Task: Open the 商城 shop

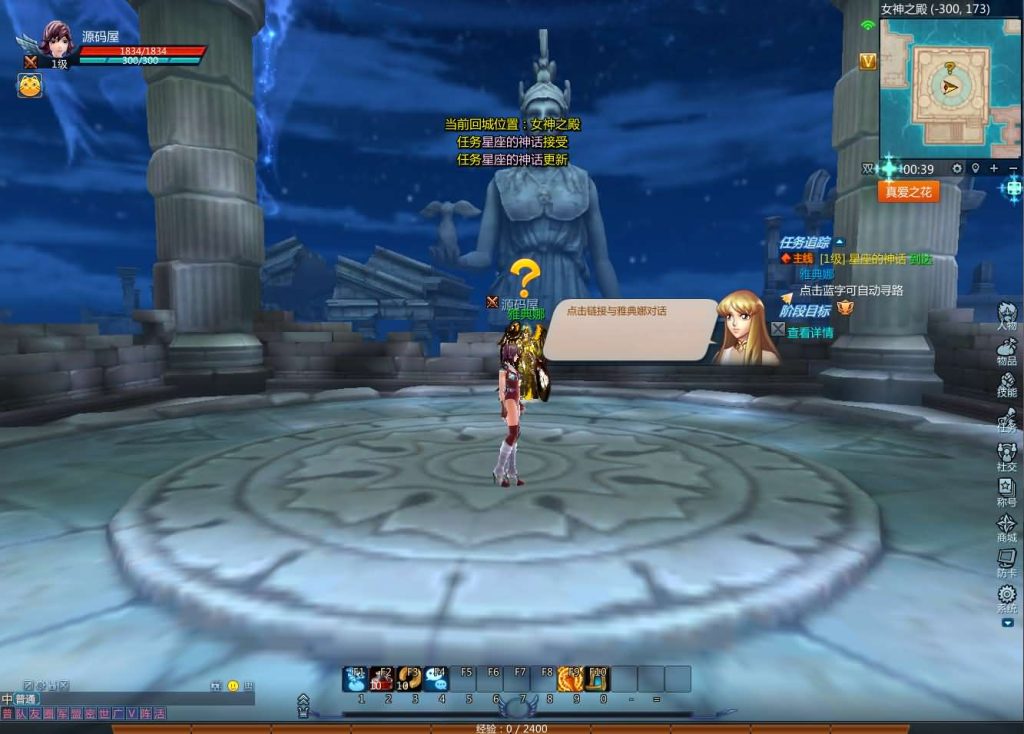Action: pyautogui.click(x=1006, y=525)
